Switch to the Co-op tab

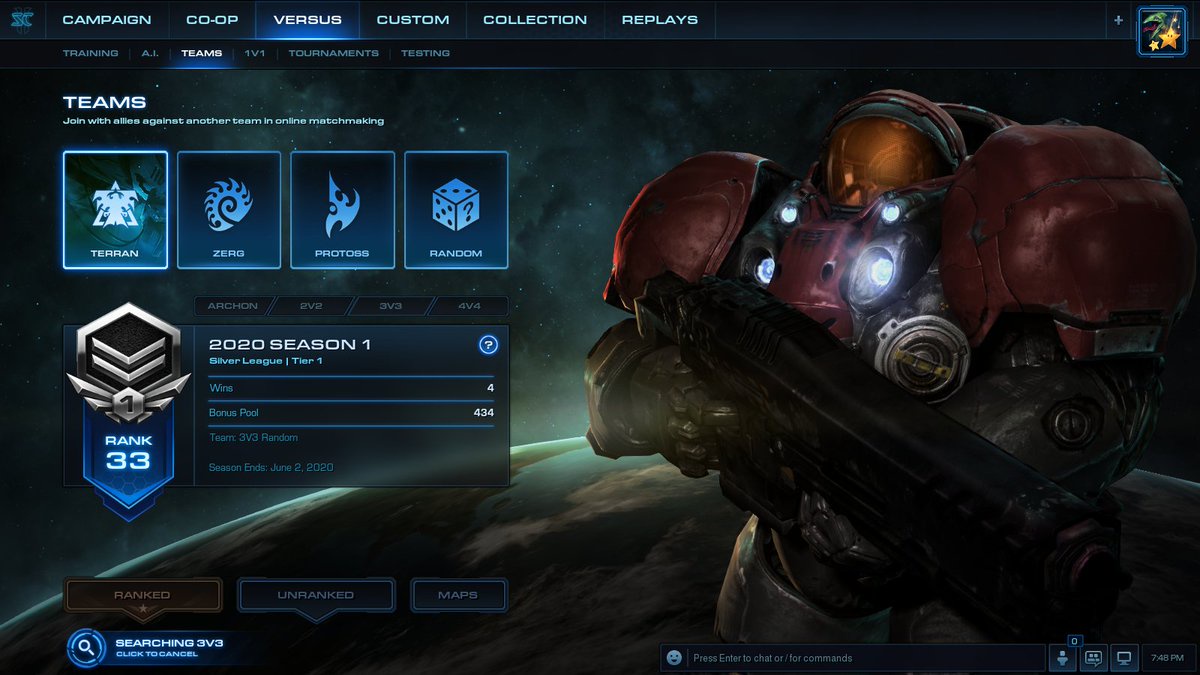(212, 20)
